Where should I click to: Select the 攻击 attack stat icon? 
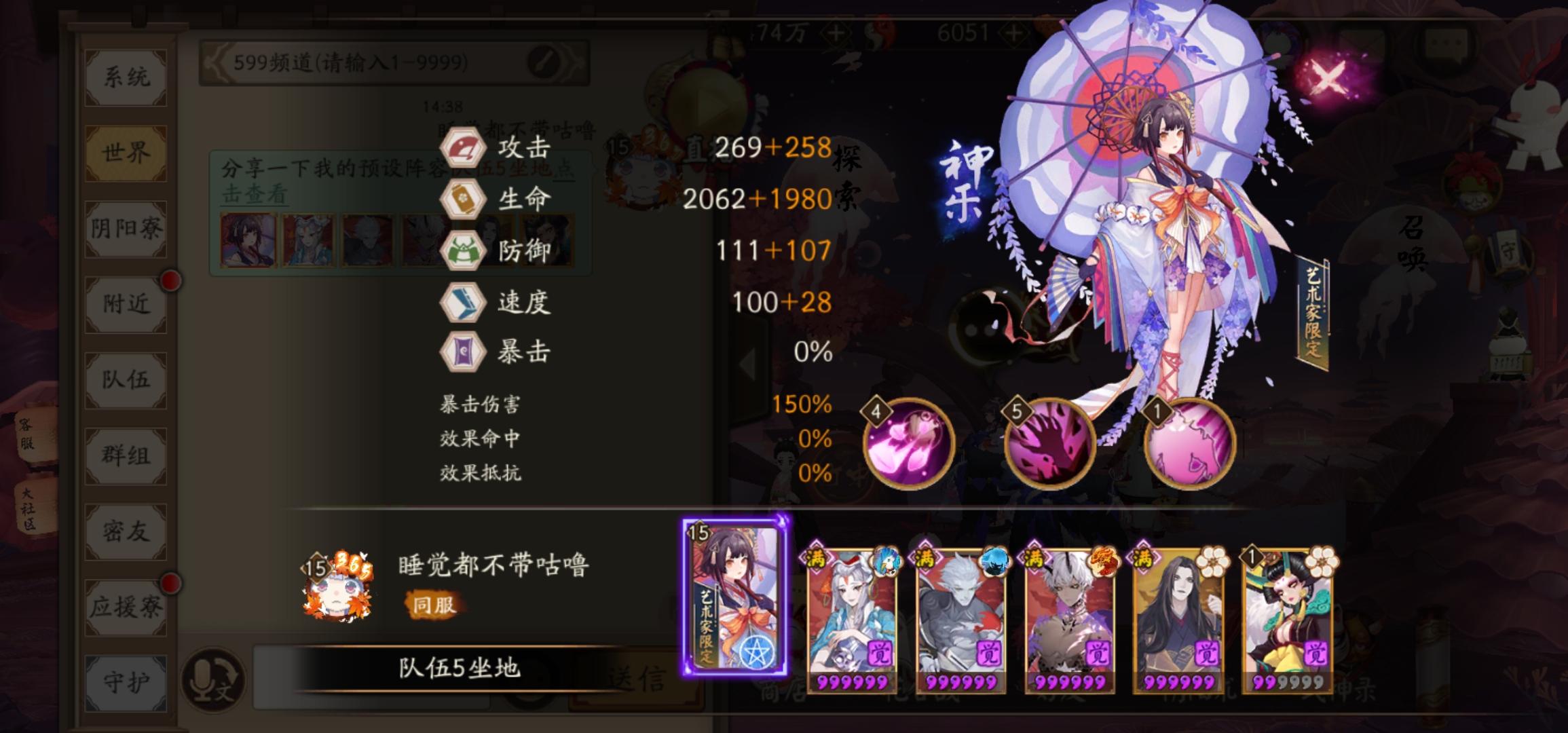tap(464, 147)
